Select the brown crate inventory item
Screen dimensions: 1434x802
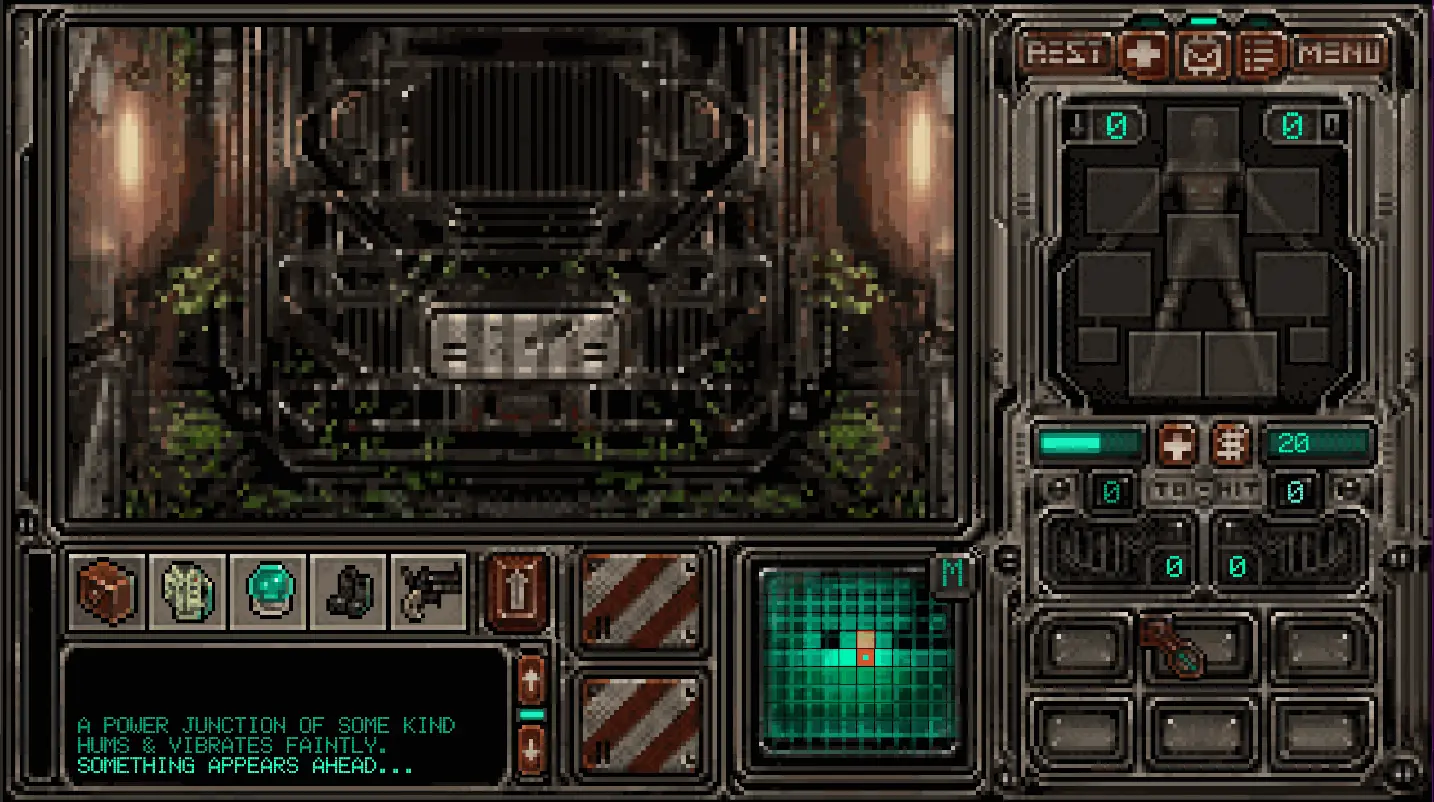(x=107, y=592)
